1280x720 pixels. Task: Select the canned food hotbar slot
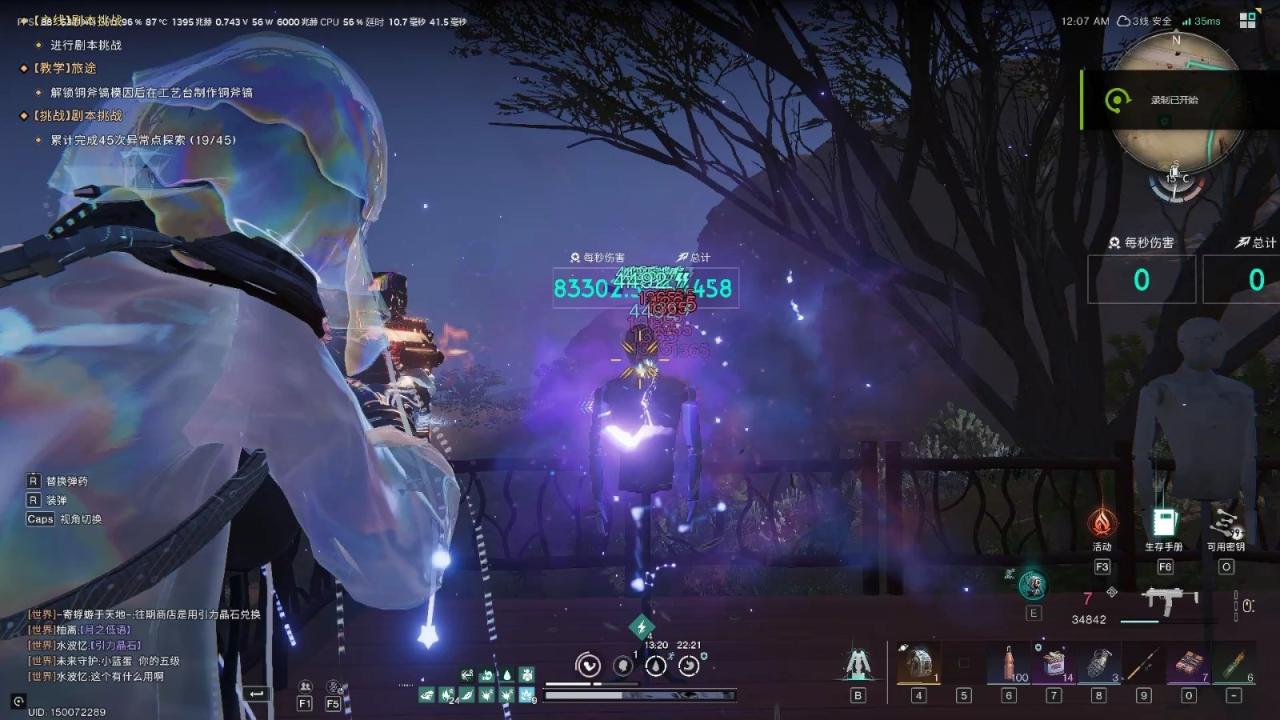pyautogui.click(x=1053, y=663)
